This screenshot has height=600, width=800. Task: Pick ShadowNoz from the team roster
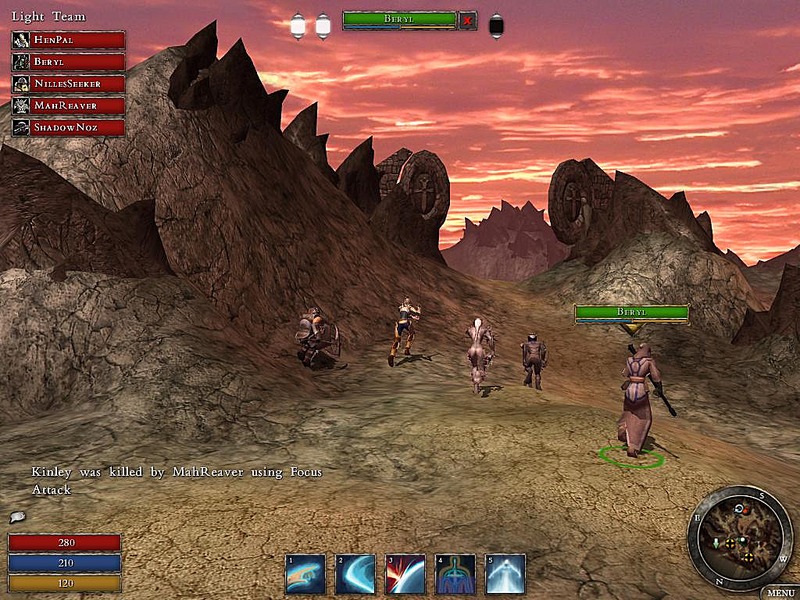(x=68, y=127)
